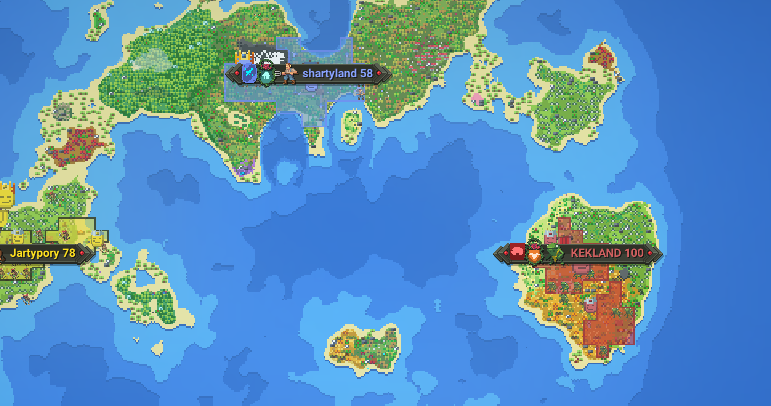This screenshot has height=406, width=771.
Task: Select the frog species icon on KEKLAND
Action: (x=555, y=254)
